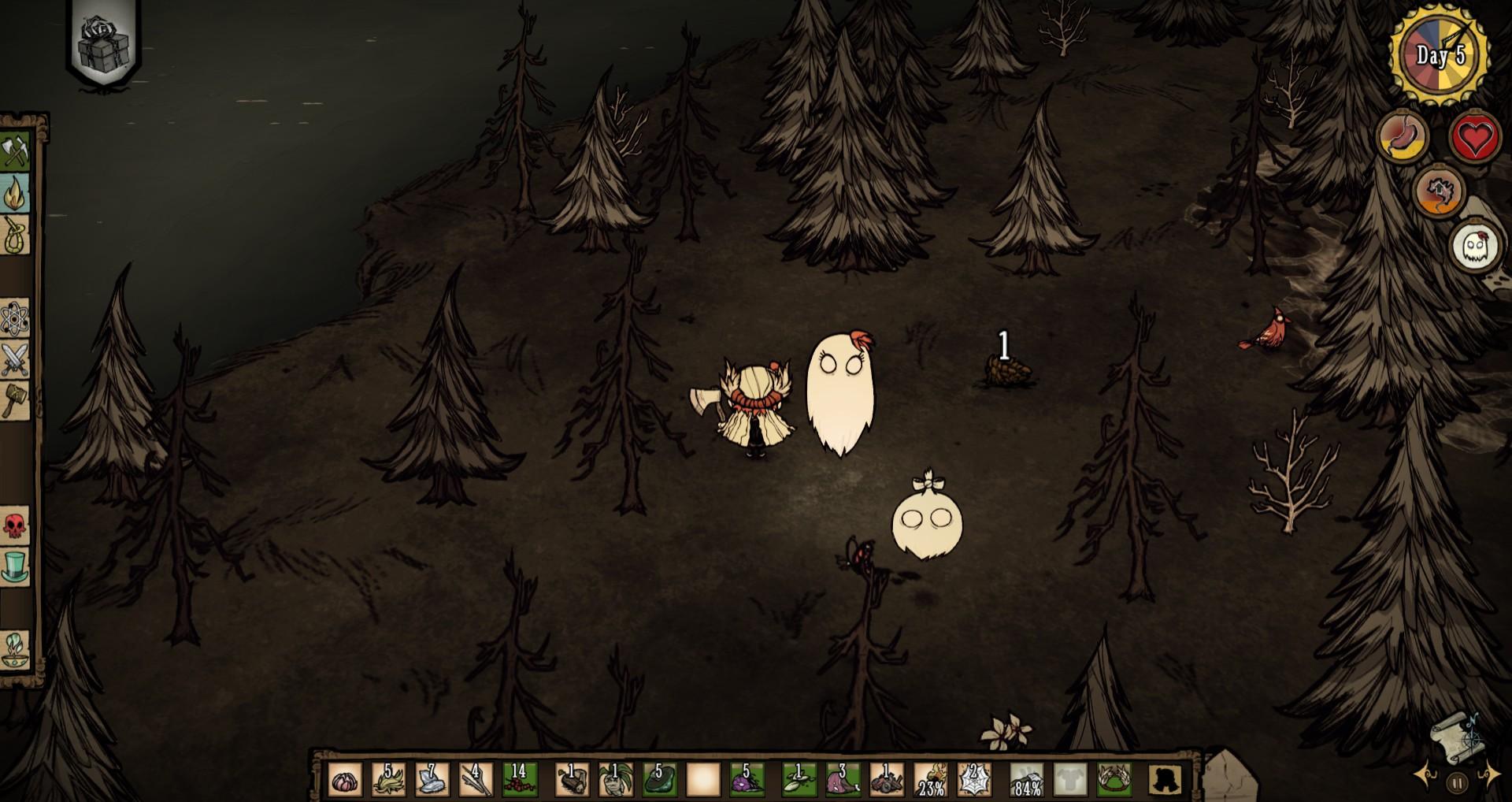This screenshot has width=1512, height=802.
Task: Open the bottom crafting tab with glowing bowl
Action: coord(15,650)
